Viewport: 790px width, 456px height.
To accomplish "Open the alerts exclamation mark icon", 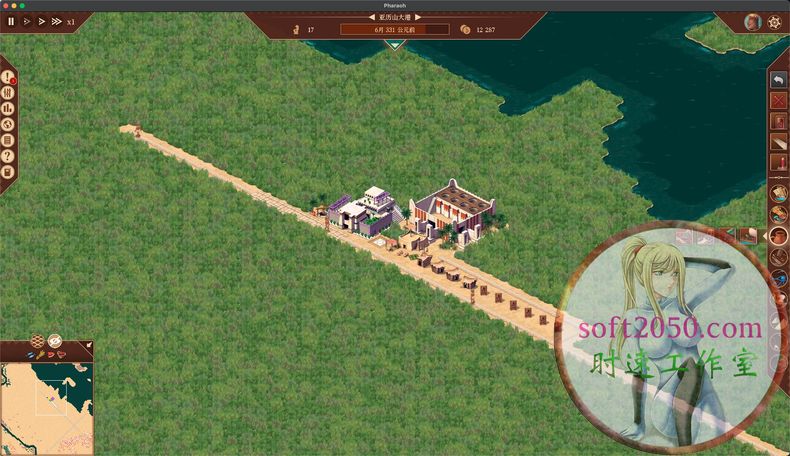I will click(8, 77).
